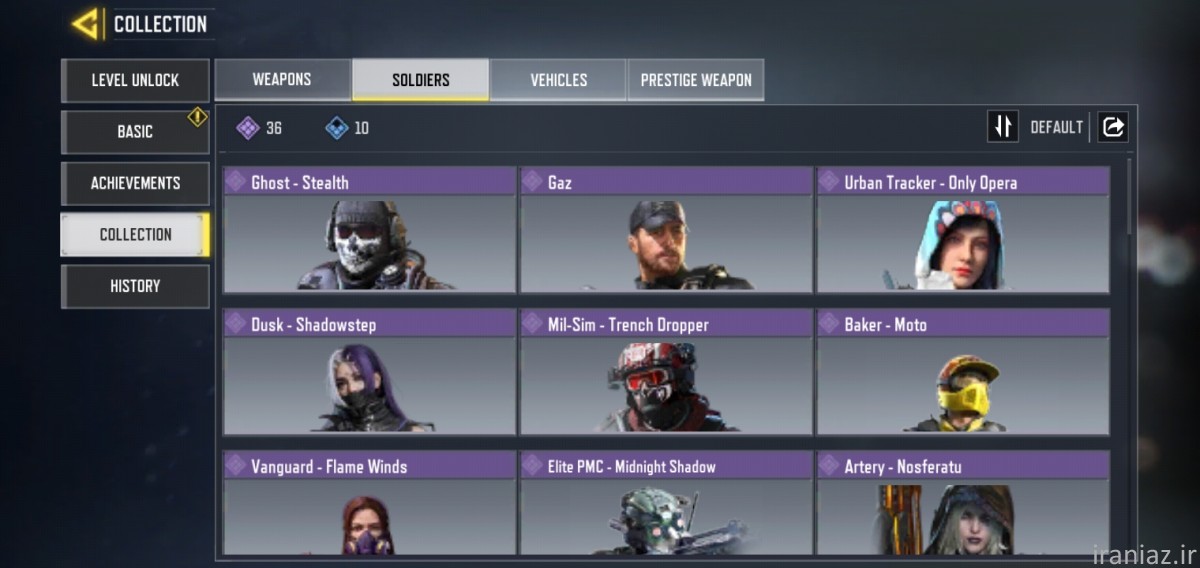
Task: Toggle the Default sort order button
Action: 1003,127
